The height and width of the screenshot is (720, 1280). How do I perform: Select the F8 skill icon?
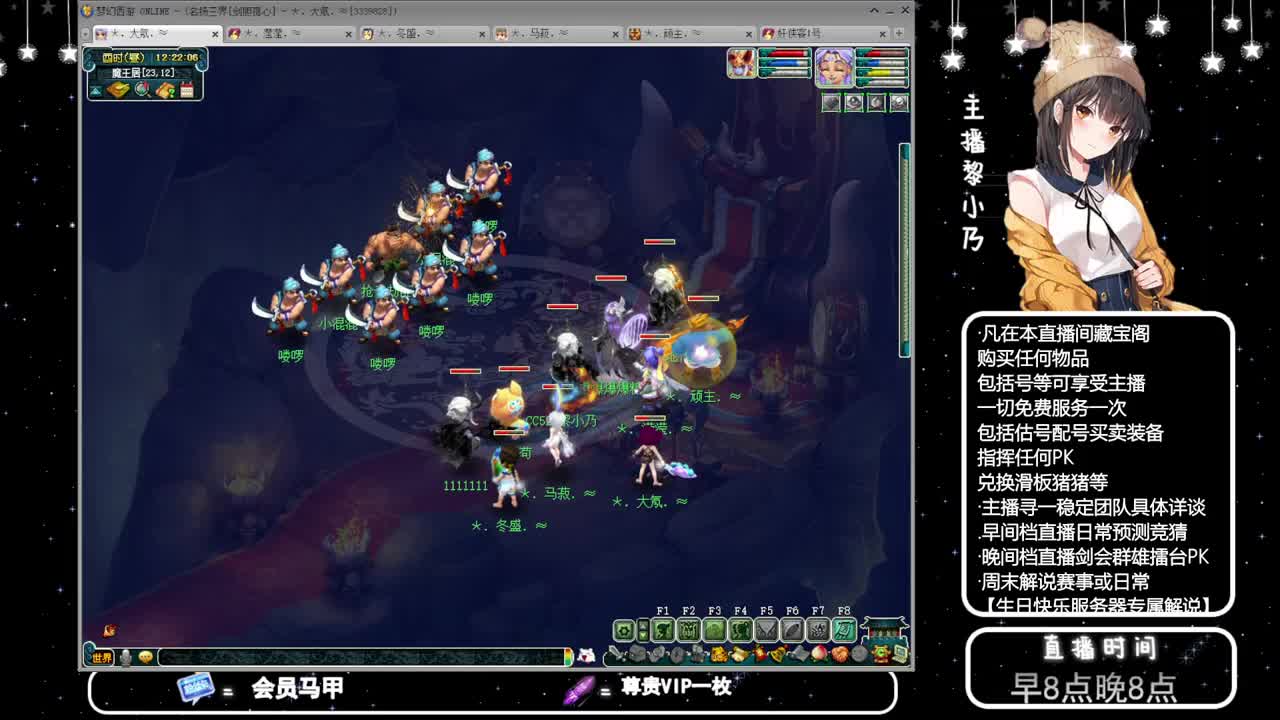(x=844, y=629)
